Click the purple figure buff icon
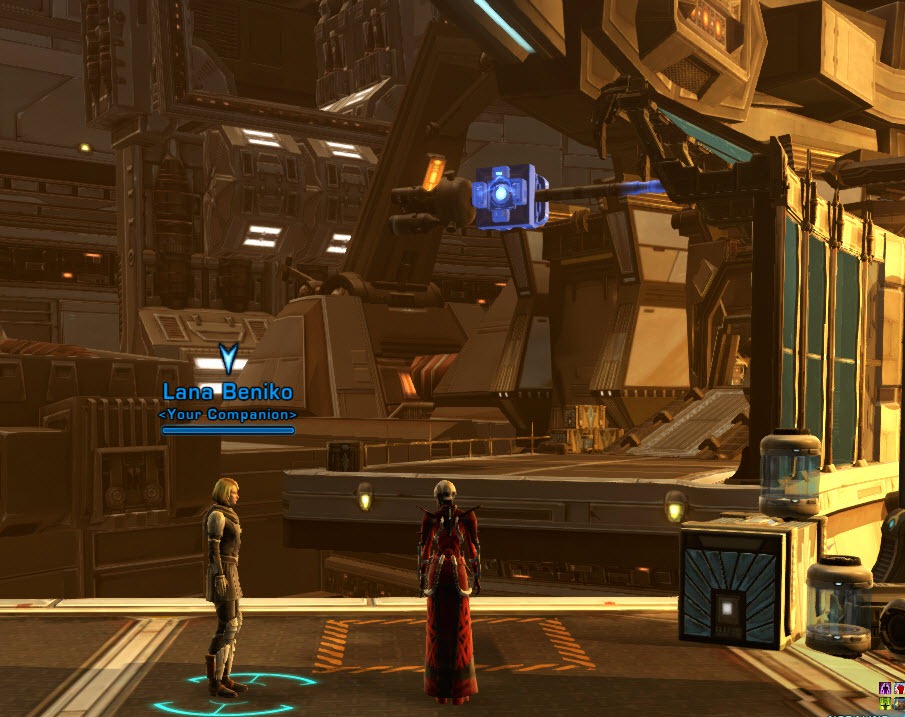The height and width of the screenshot is (717, 905). pyautogui.click(x=885, y=689)
